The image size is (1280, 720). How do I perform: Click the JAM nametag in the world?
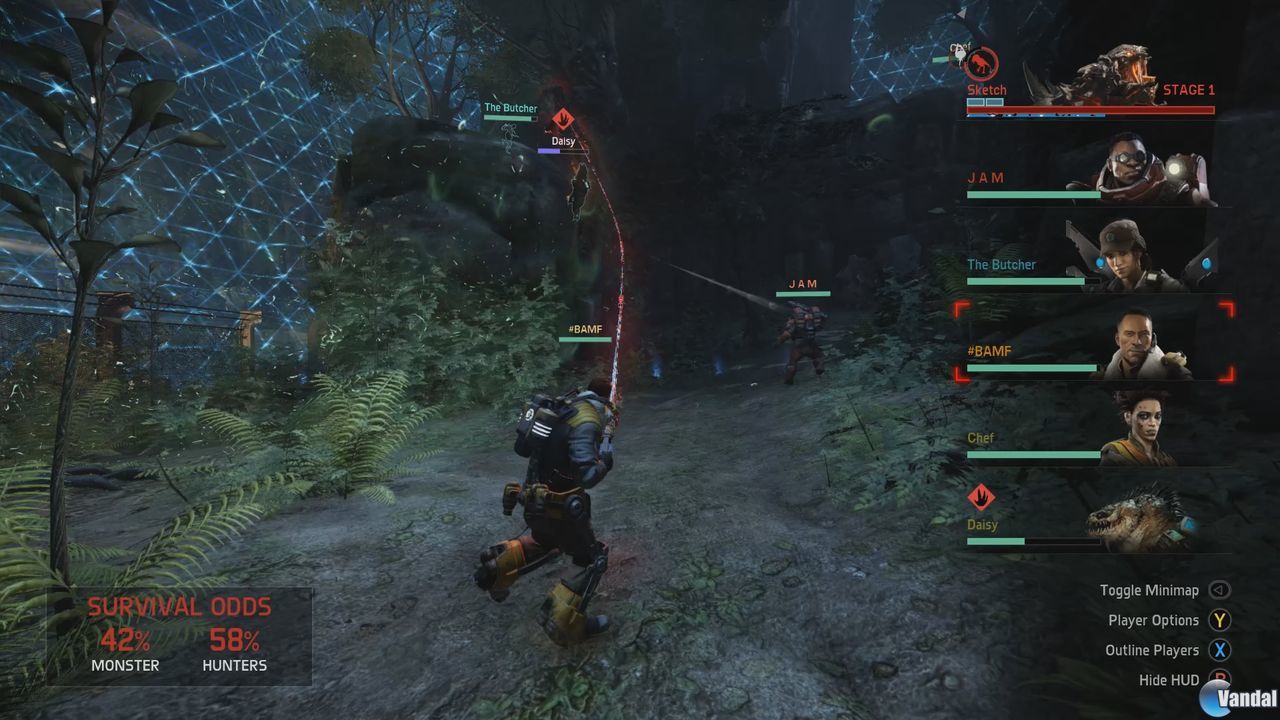(802, 283)
